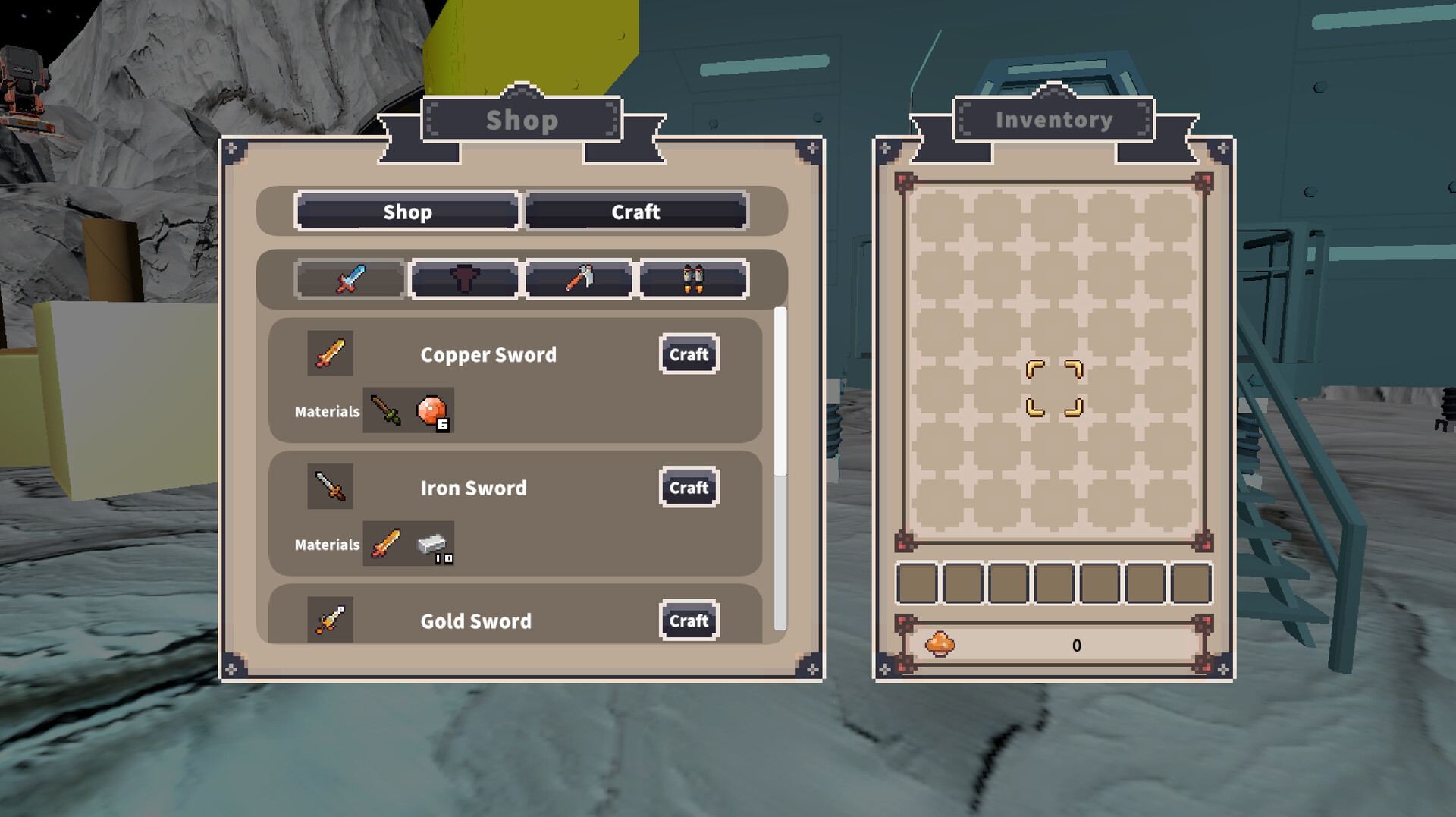Click the iron ingot material icon

pos(431,543)
